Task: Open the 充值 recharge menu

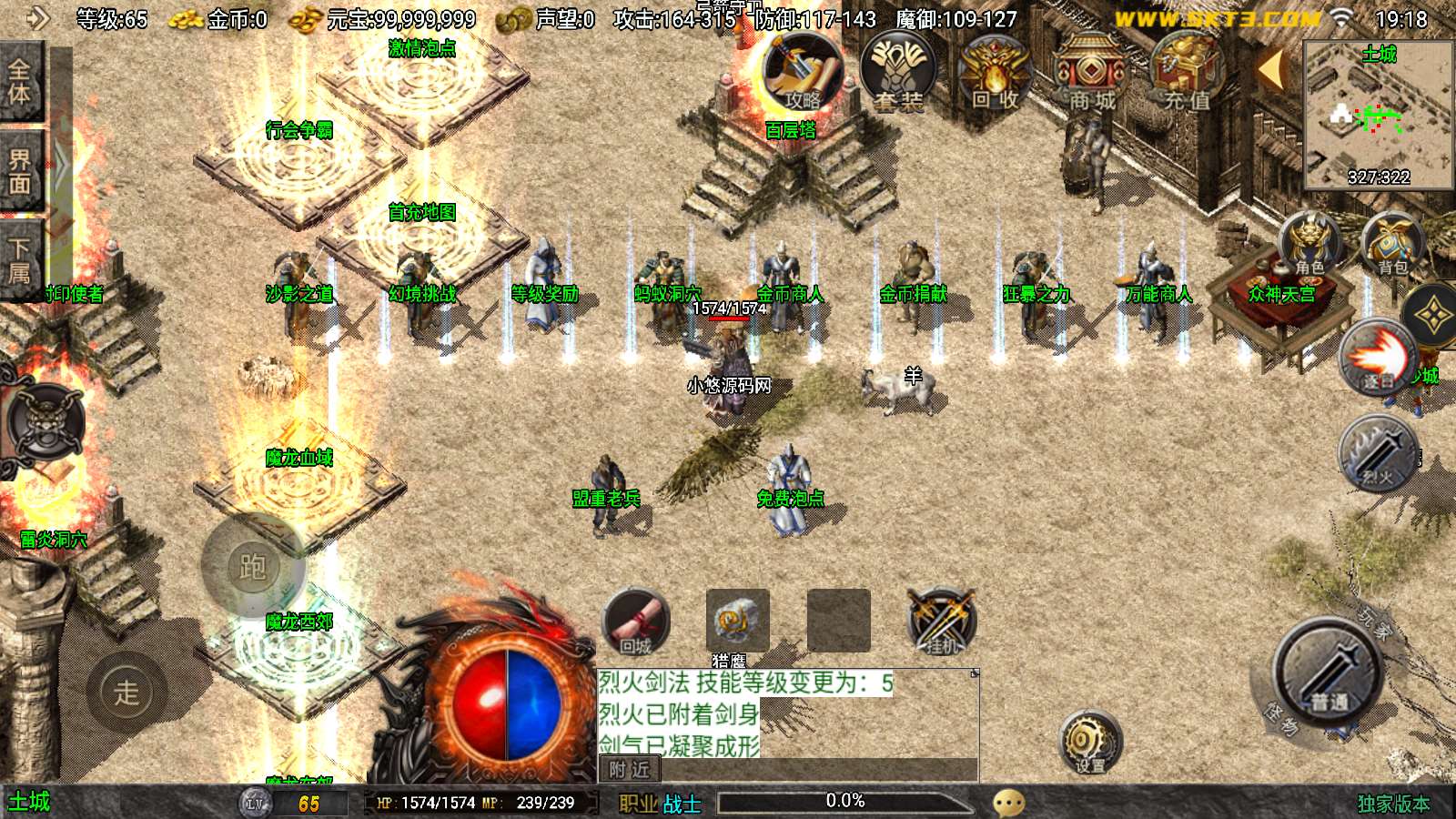Action: (x=1187, y=75)
